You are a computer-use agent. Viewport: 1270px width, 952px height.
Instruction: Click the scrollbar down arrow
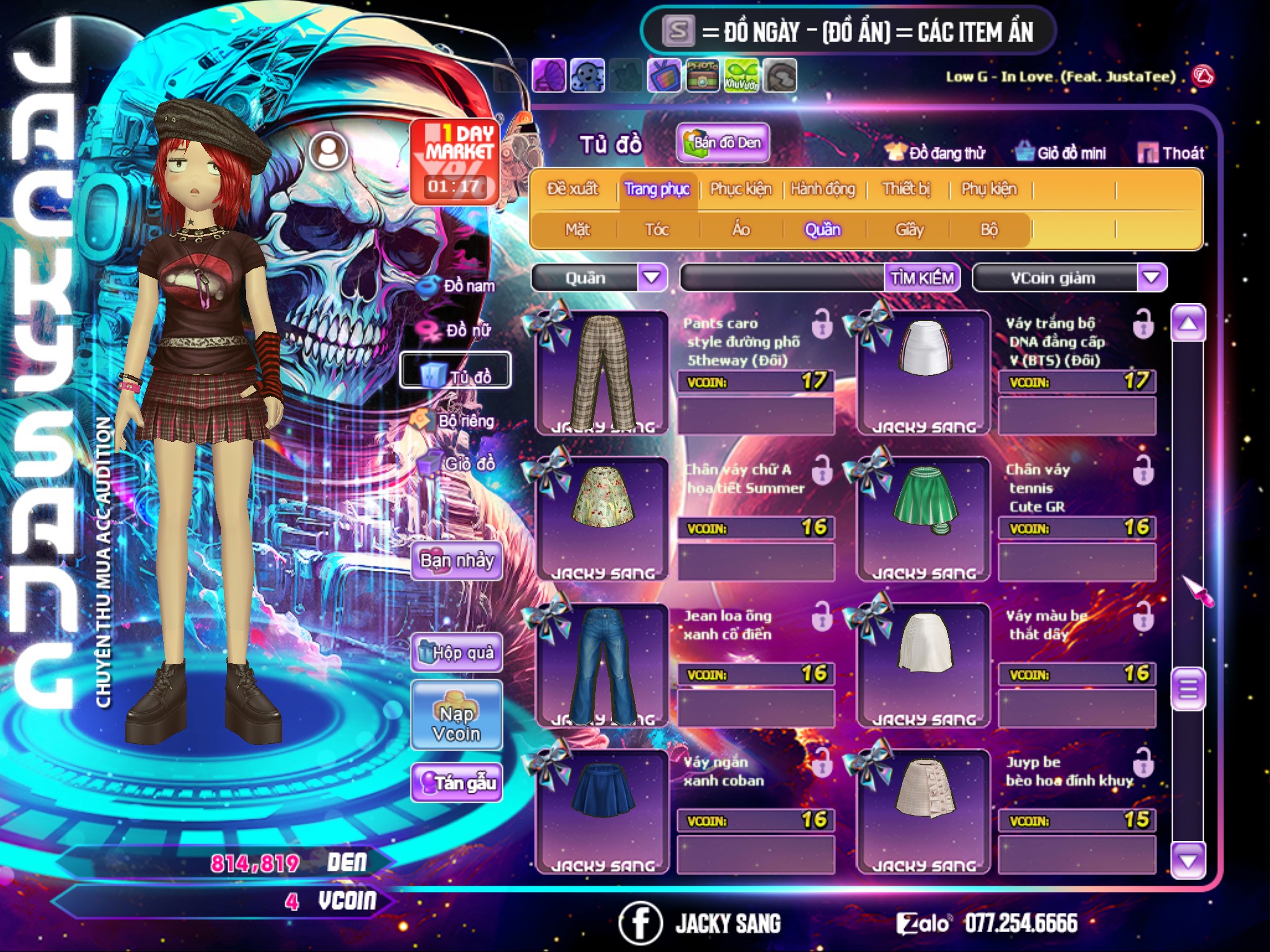point(1188,861)
